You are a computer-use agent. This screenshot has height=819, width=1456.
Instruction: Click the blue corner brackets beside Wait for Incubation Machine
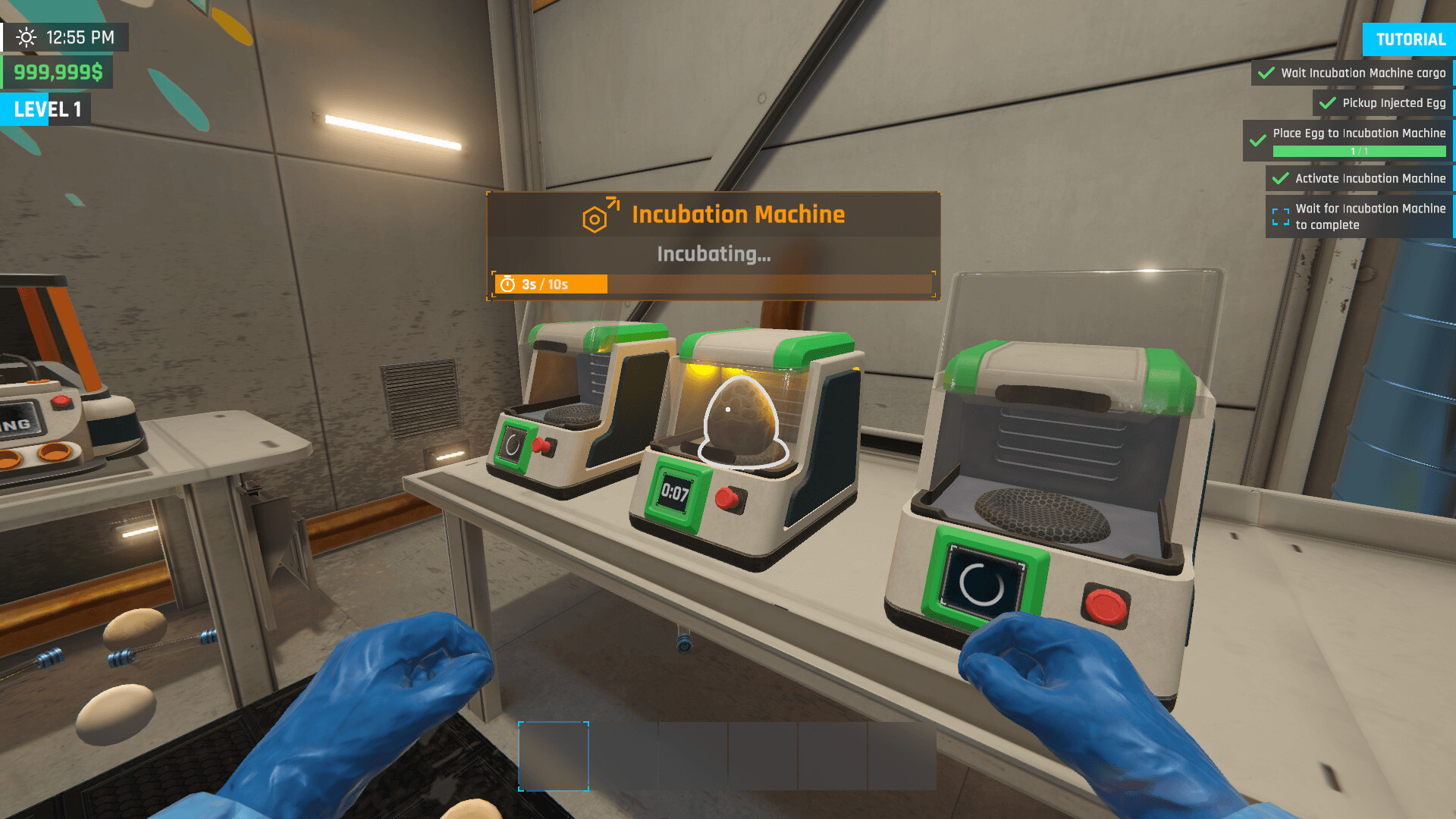click(1282, 216)
